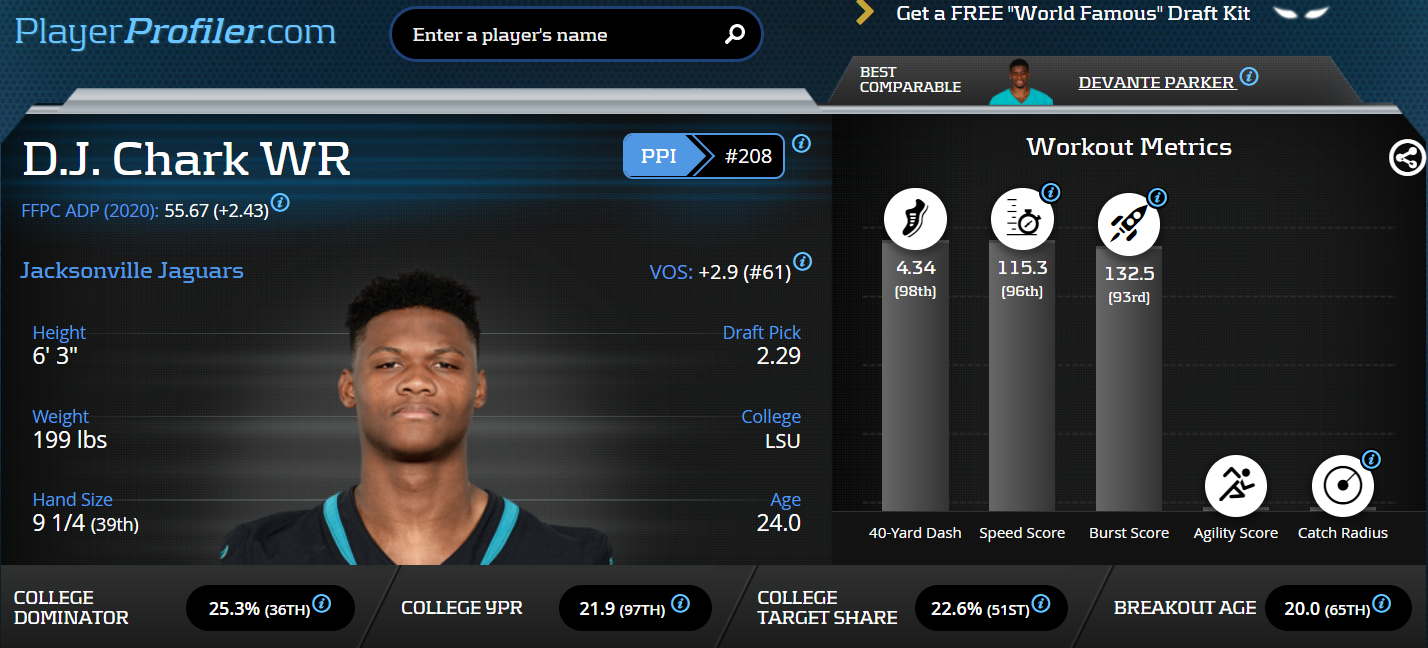Click the PPI ranking badge

pyautogui.click(x=703, y=156)
